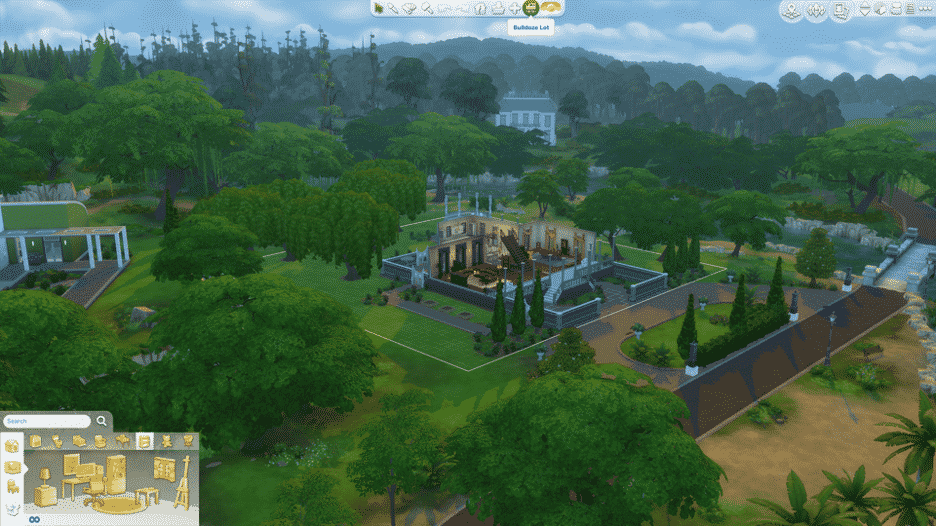936x526 pixels.
Task: Click the magnifying glass search button
Action: tap(102, 421)
